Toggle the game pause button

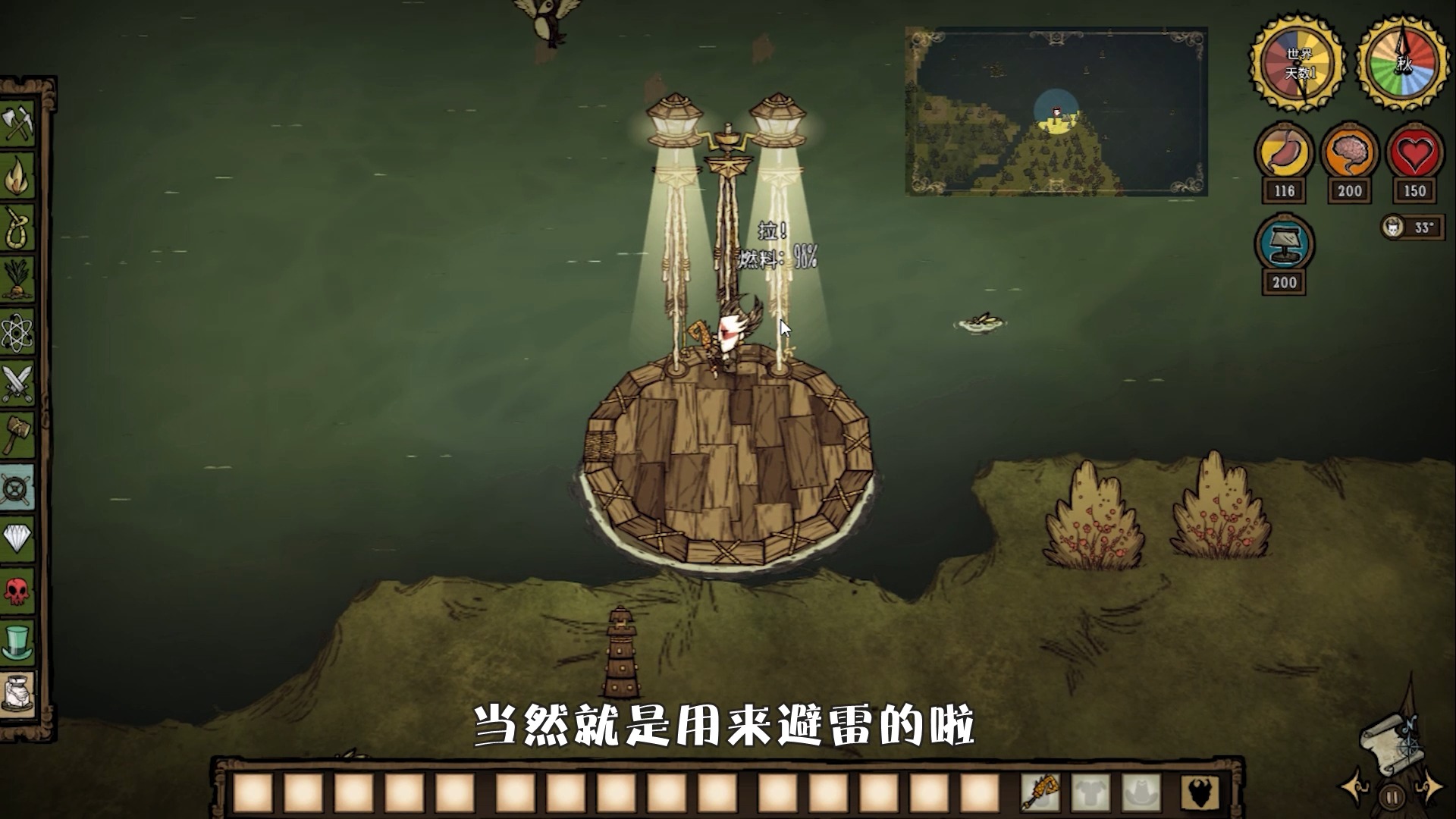pyautogui.click(x=1391, y=798)
